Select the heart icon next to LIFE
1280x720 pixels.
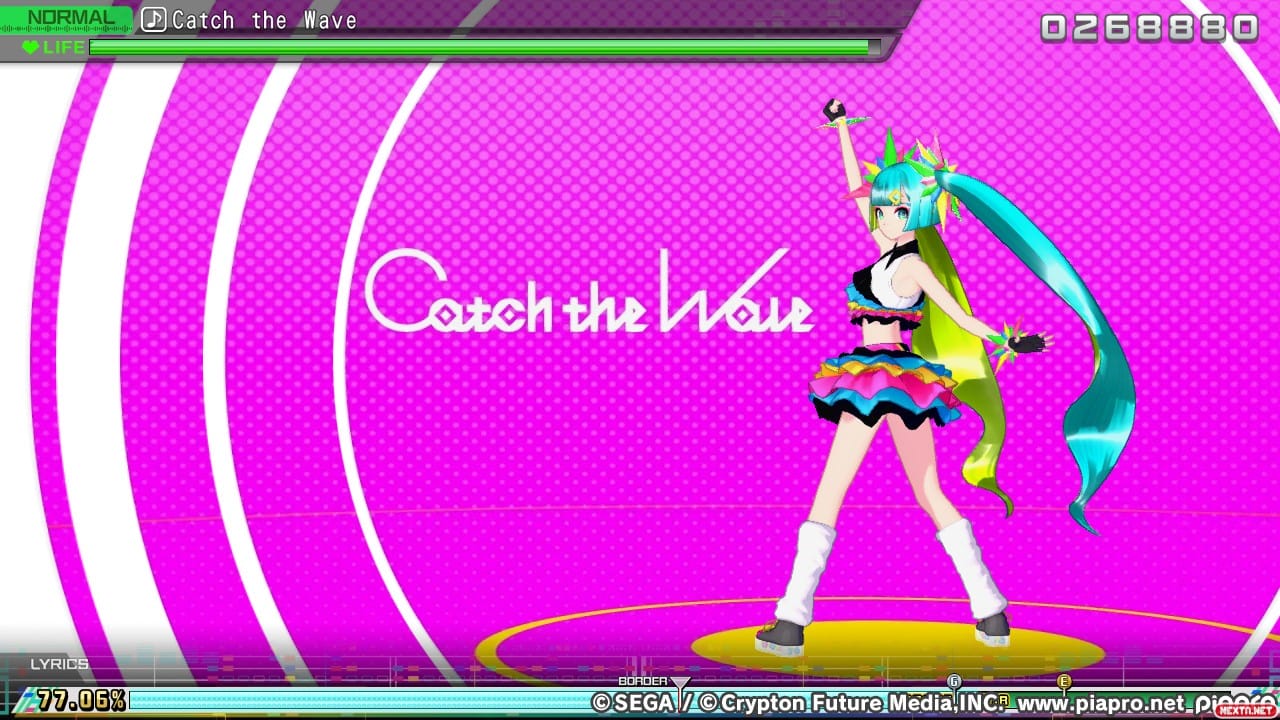click(x=30, y=47)
